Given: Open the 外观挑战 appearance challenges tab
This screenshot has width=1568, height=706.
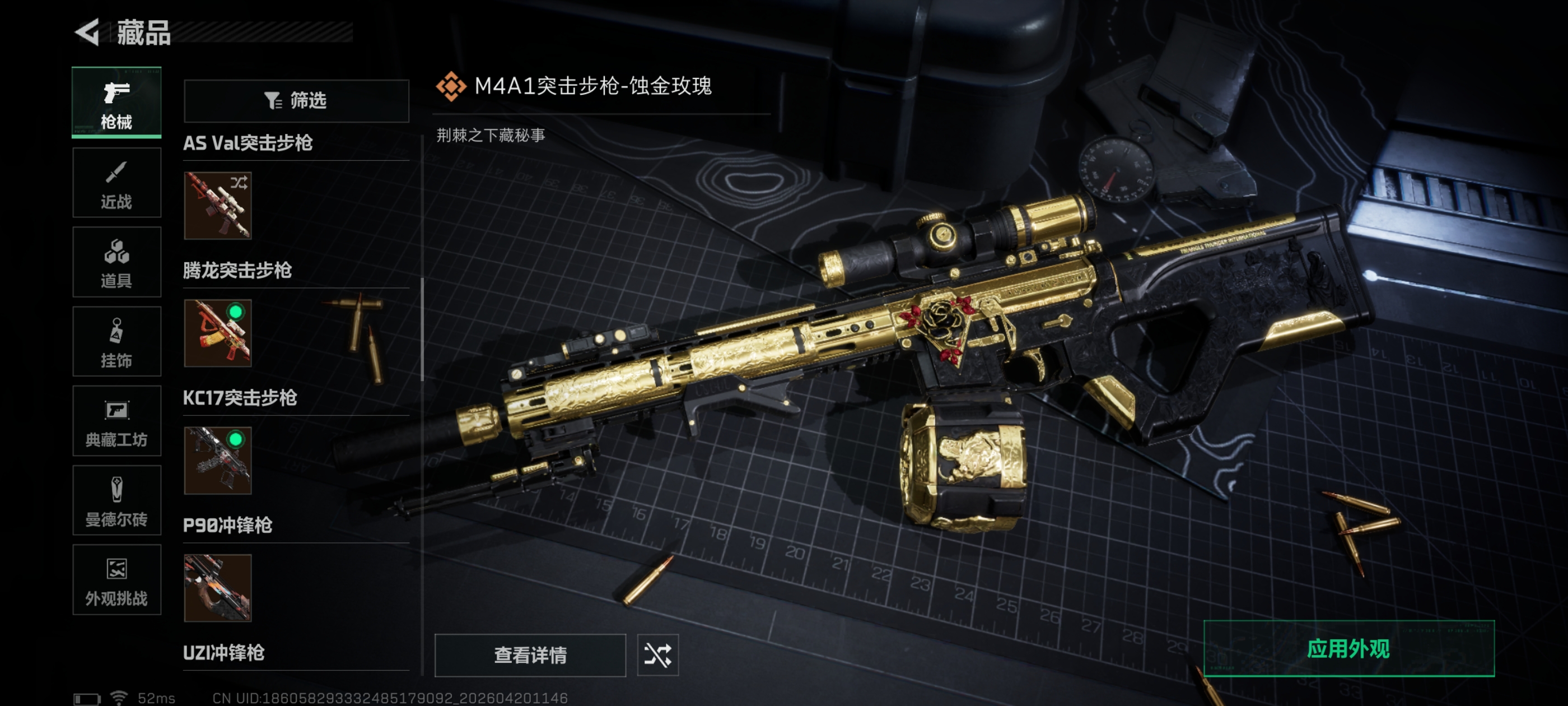Looking at the screenshot, I should pyautogui.click(x=116, y=580).
